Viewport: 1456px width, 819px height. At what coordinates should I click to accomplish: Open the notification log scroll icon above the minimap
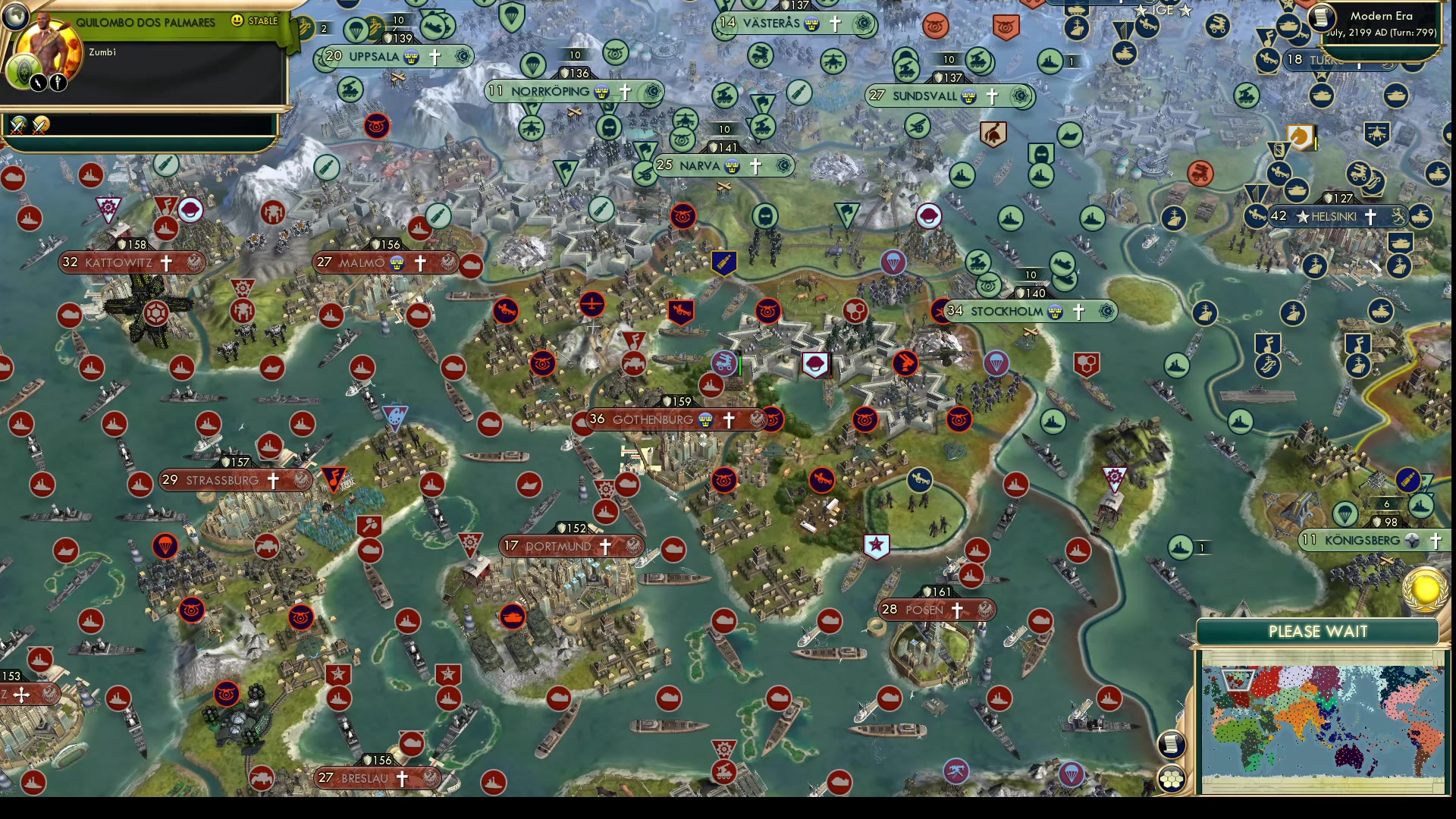1172,745
